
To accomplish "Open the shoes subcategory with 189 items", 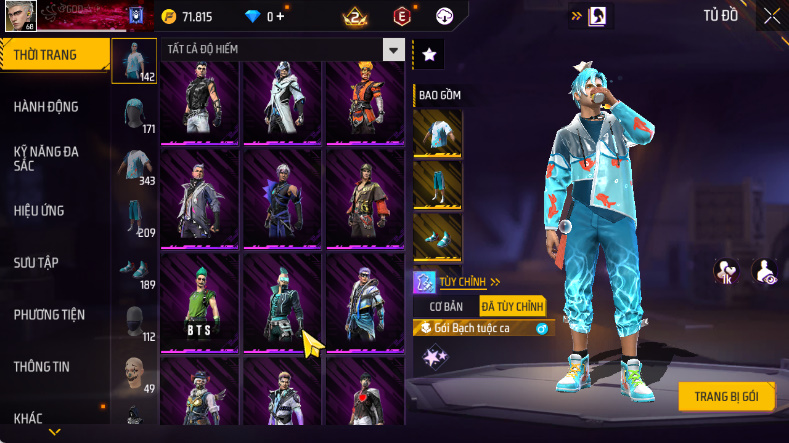I will pyautogui.click(x=134, y=268).
